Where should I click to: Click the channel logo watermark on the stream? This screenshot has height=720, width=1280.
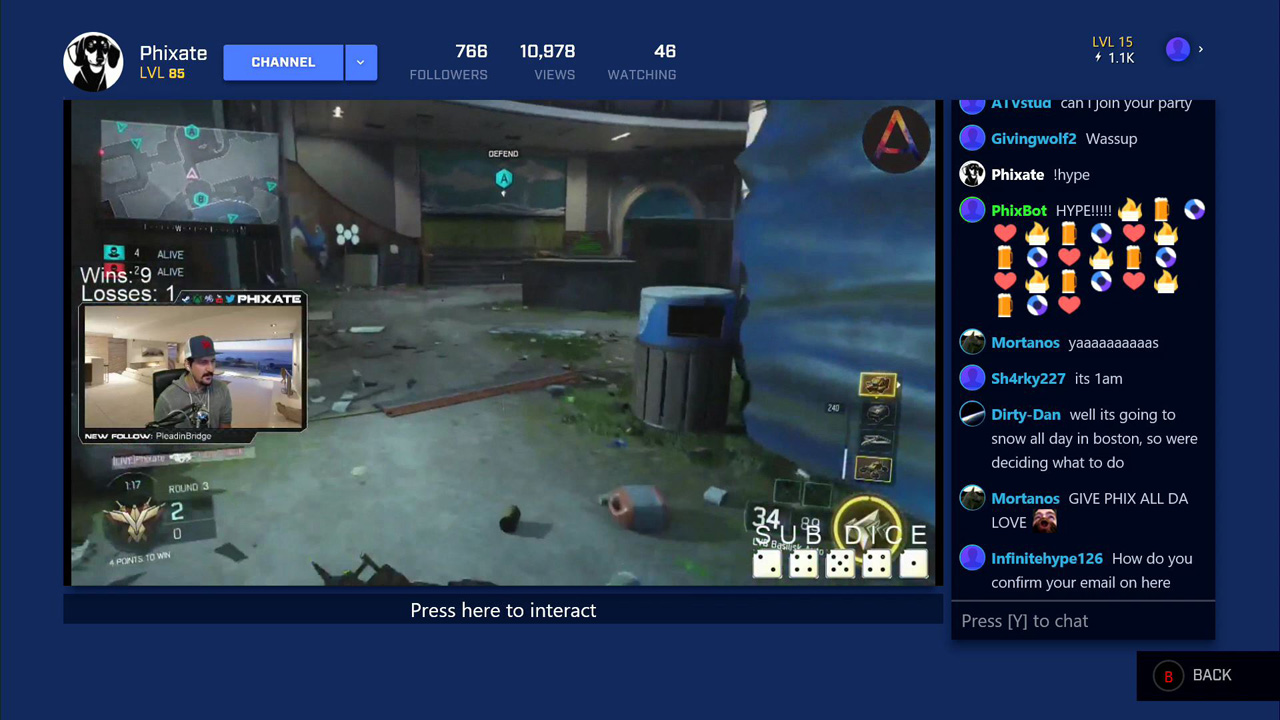tap(896, 140)
